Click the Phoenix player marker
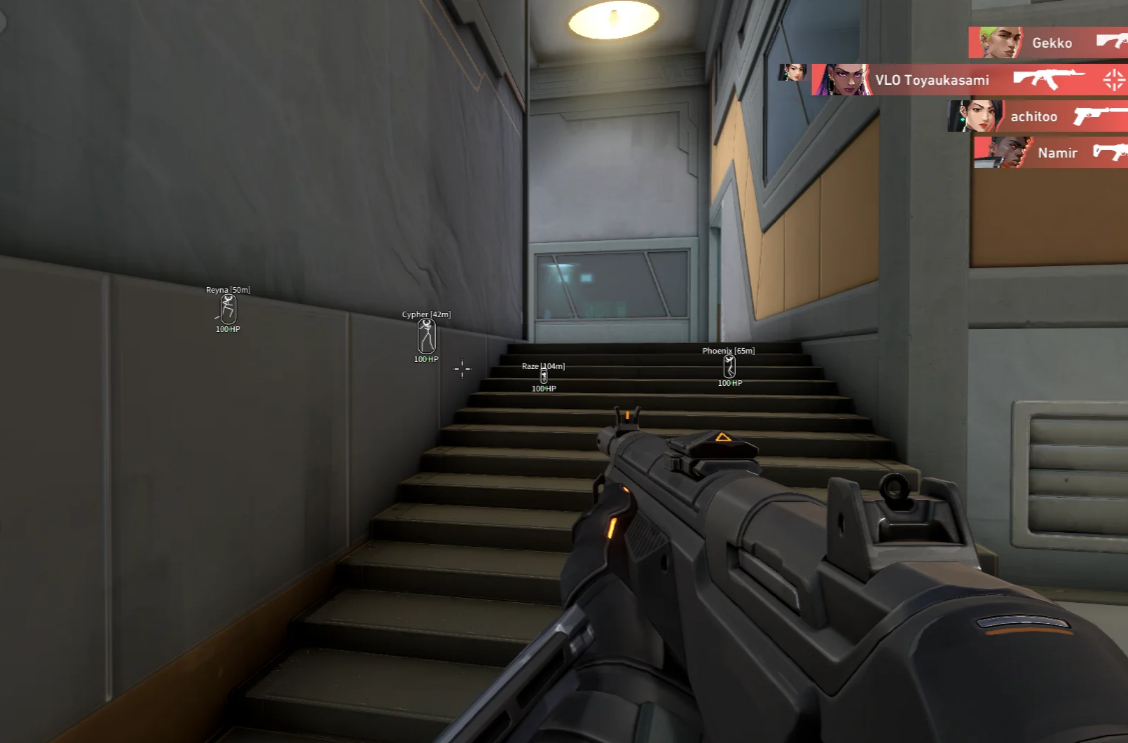The height and width of the screenshot is (743, 1128). [728, 366]
